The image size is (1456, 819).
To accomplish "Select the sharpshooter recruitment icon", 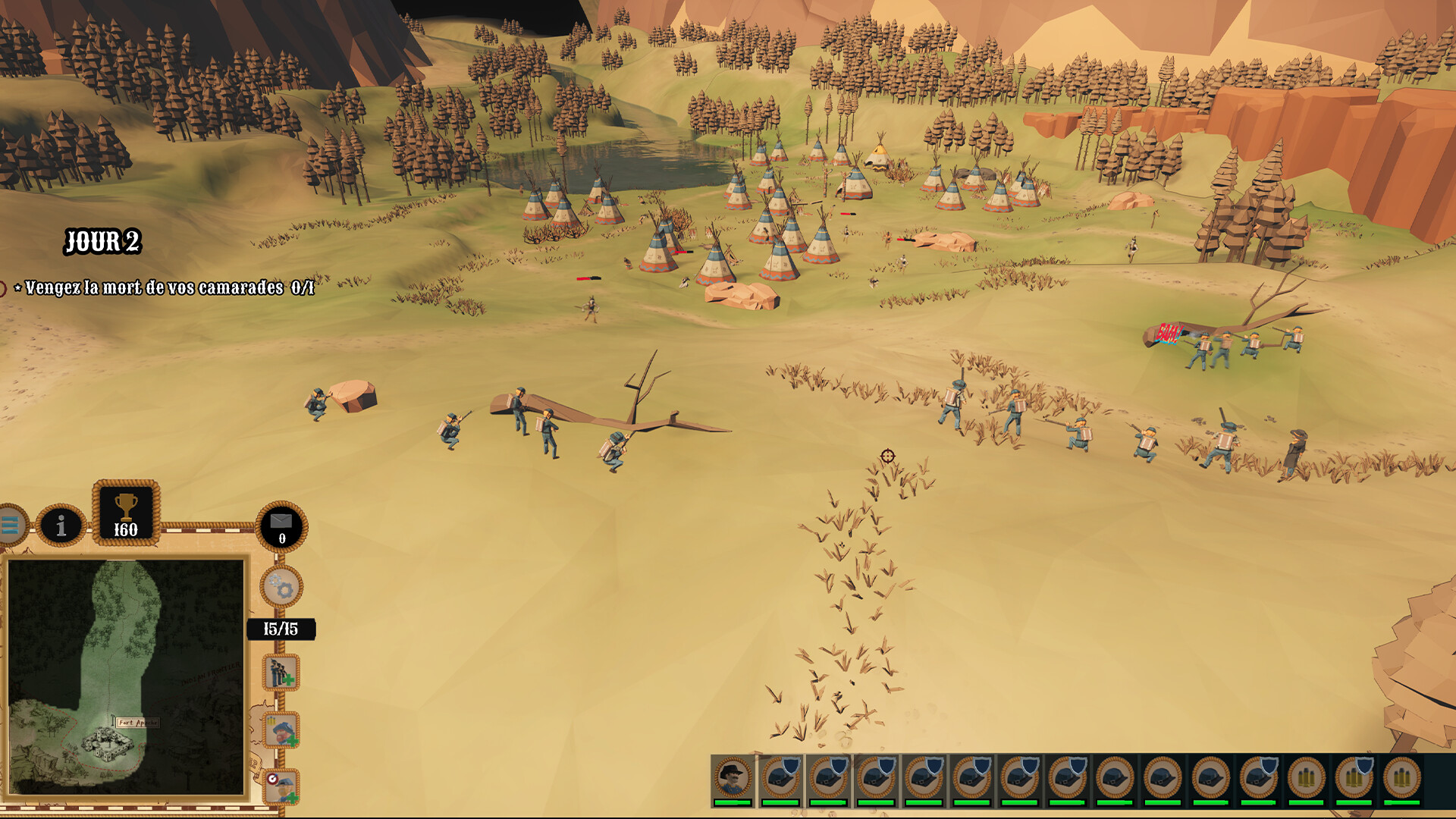I will (281, 789).
